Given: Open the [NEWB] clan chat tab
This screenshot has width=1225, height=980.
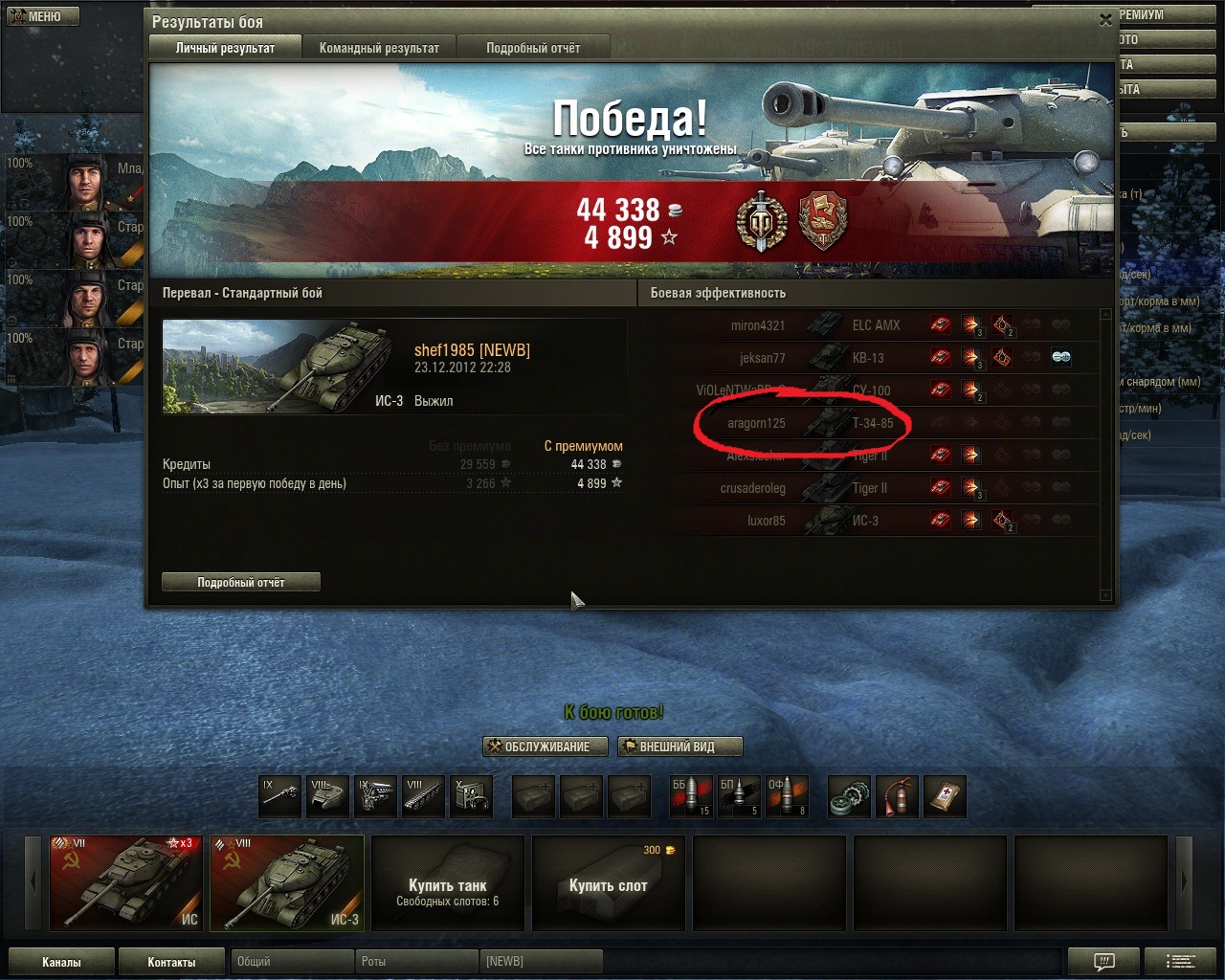Looking at the screenshot, I should click(x=541, y=961).
